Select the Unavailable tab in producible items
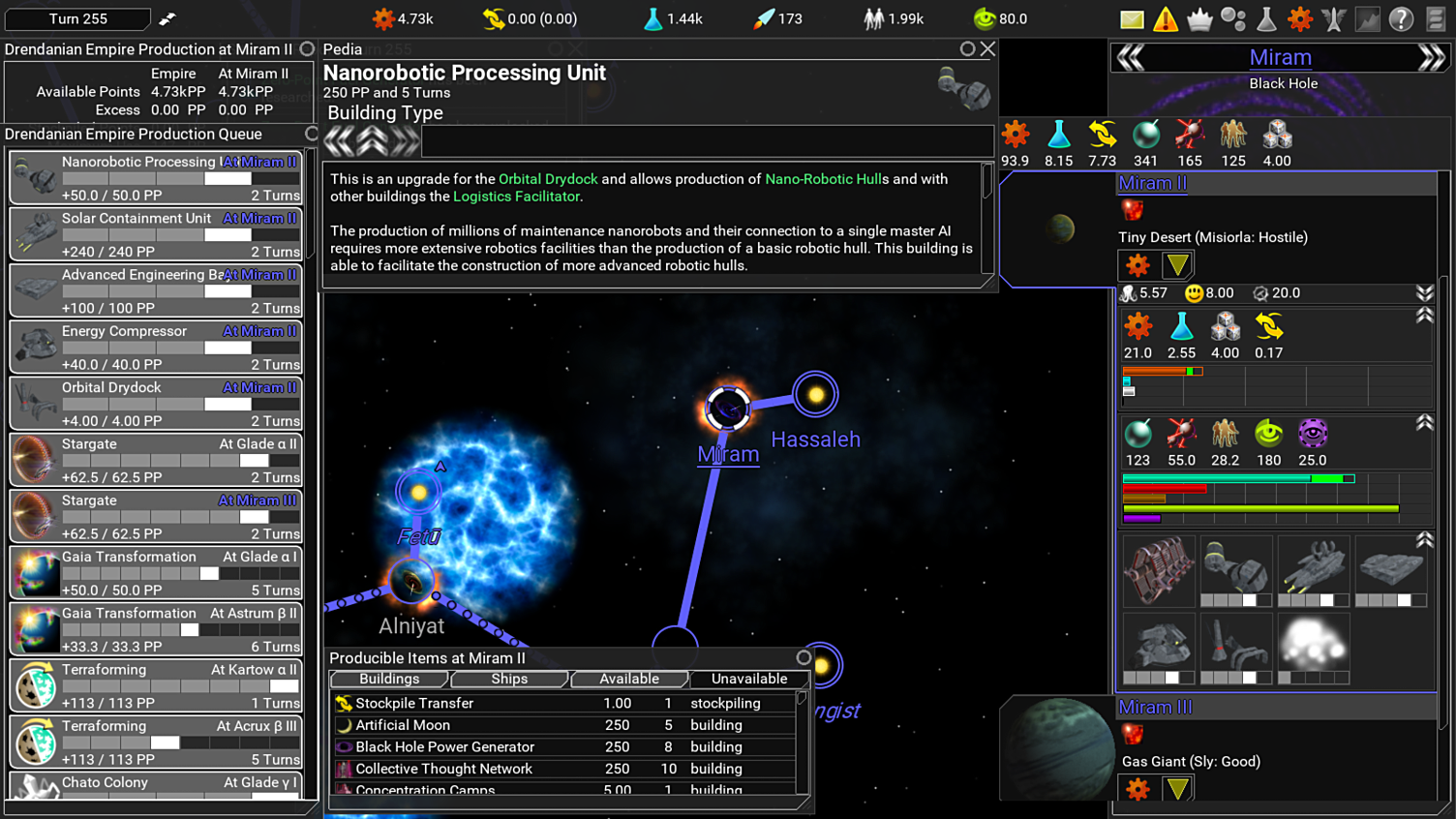Image resolution: width=1456 pixels, height=819 pixels. [749, 679]
